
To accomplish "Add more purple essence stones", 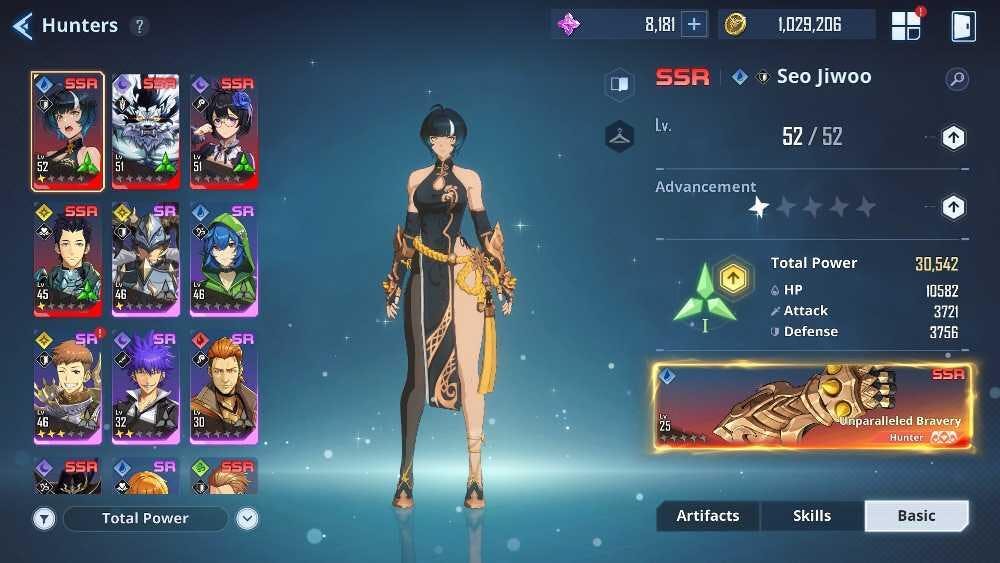I will point(694,25).
